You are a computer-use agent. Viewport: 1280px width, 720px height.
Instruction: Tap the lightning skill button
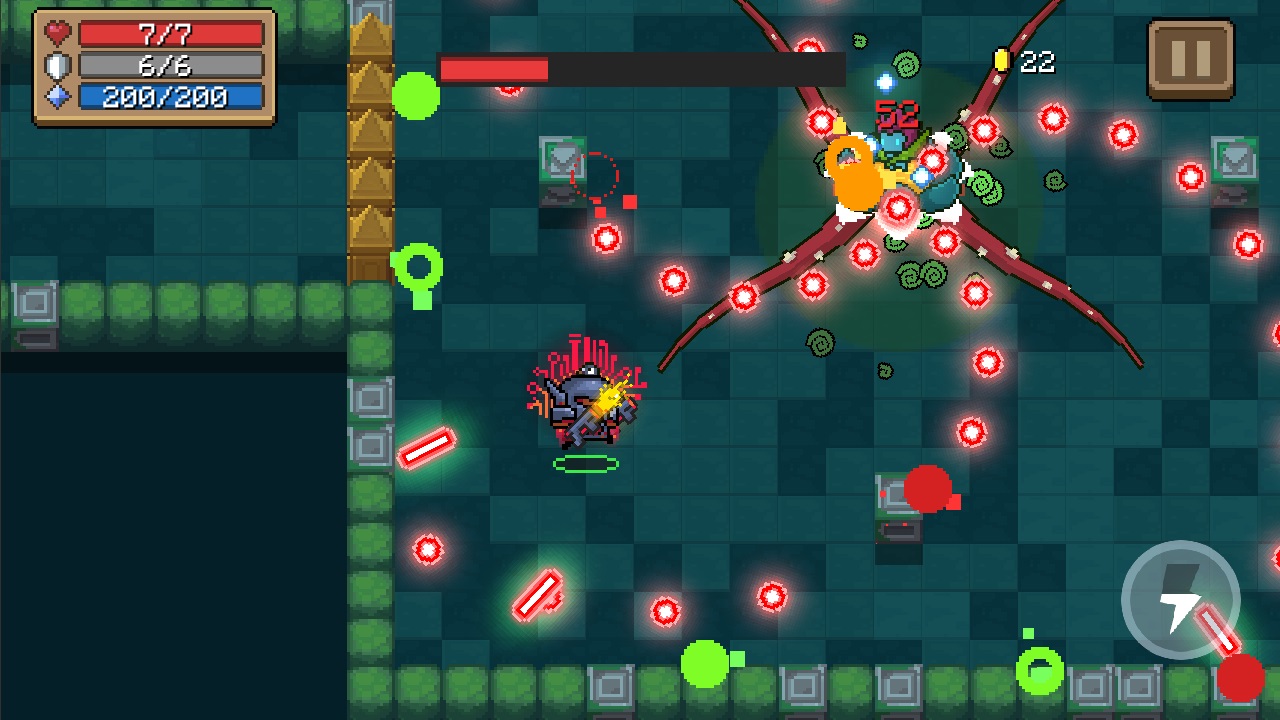(1180, 600)
